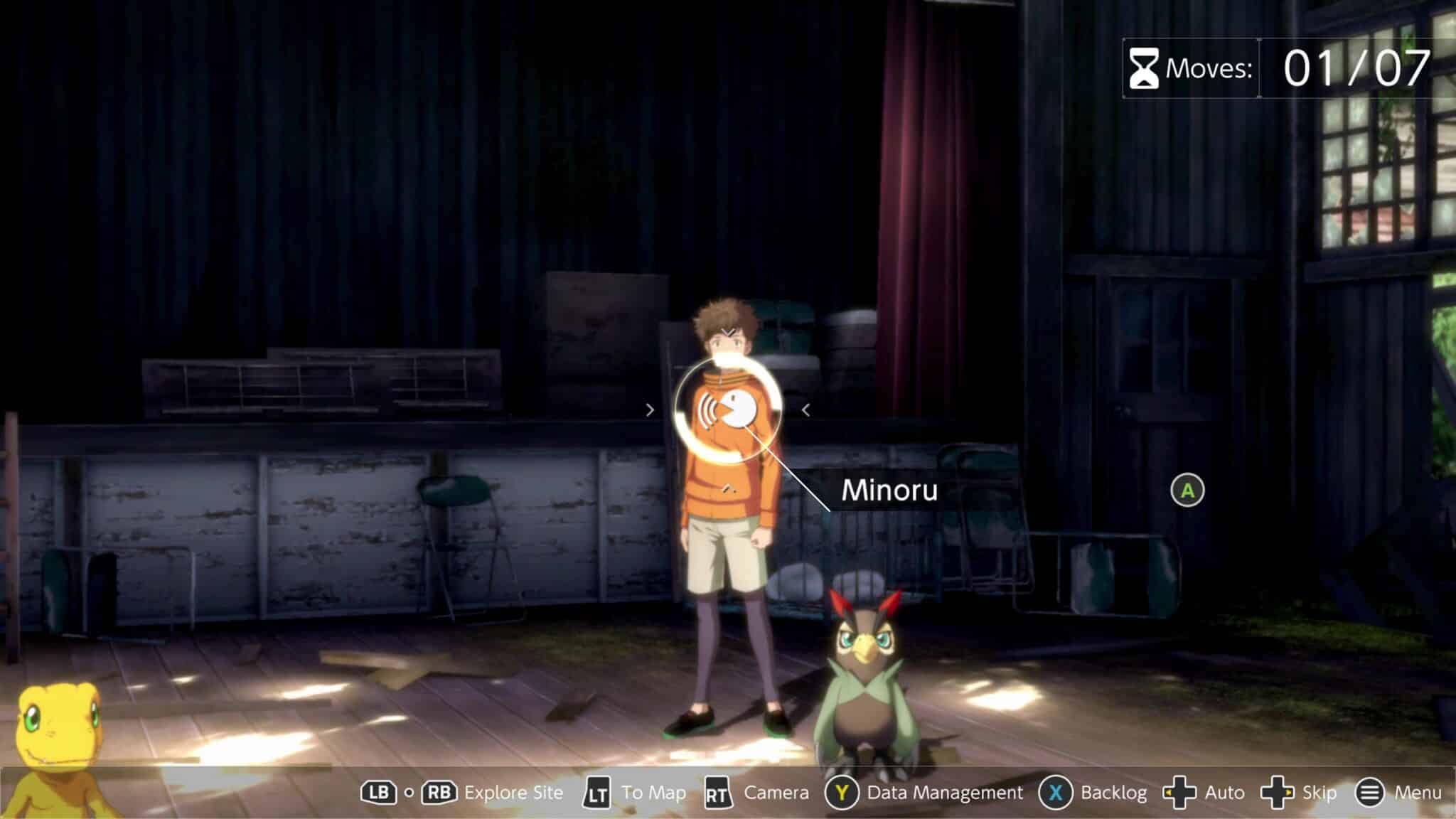This screenshot has height=819, width=1456.
Task: Select the Skip option
Action: click(x=1319, y=793)
